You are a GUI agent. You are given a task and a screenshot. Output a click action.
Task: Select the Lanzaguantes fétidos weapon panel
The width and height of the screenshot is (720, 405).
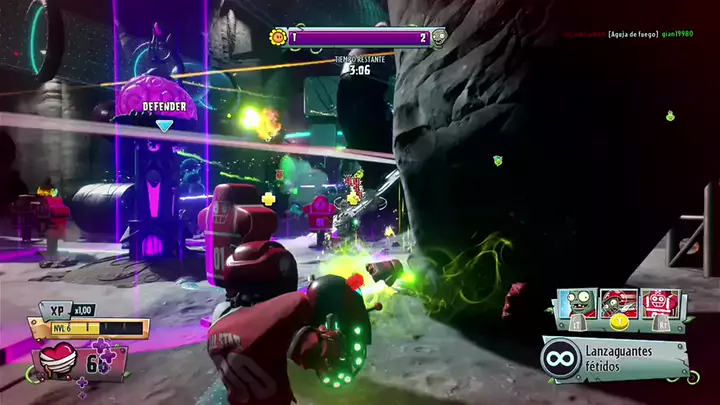point(615,359)
